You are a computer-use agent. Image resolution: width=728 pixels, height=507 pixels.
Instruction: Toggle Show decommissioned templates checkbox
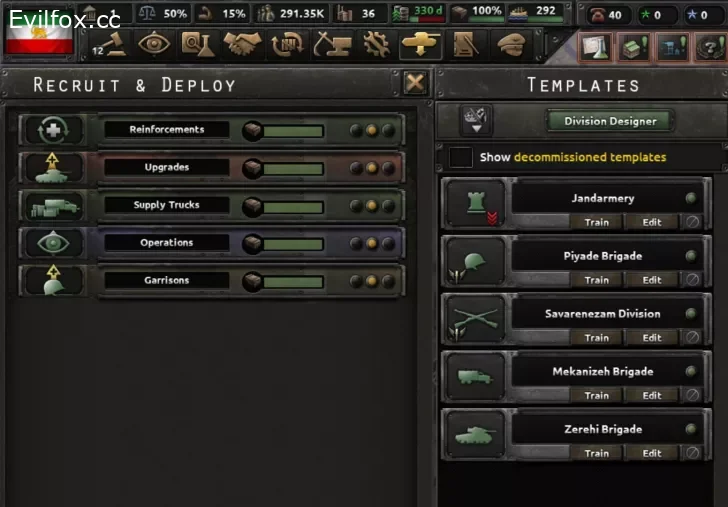point(461,157)
